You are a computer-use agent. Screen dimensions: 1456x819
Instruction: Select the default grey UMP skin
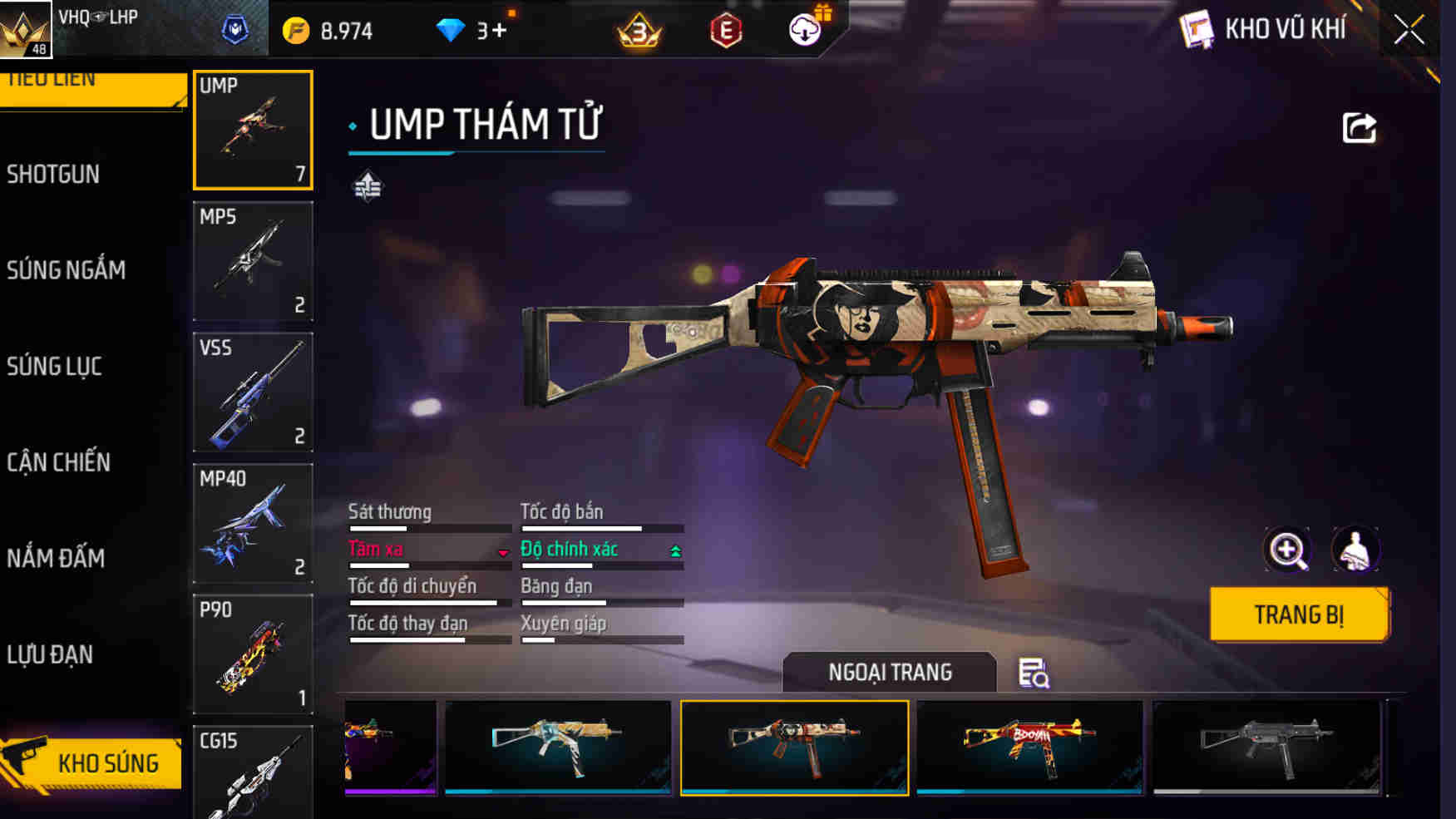coord(1266,747)
